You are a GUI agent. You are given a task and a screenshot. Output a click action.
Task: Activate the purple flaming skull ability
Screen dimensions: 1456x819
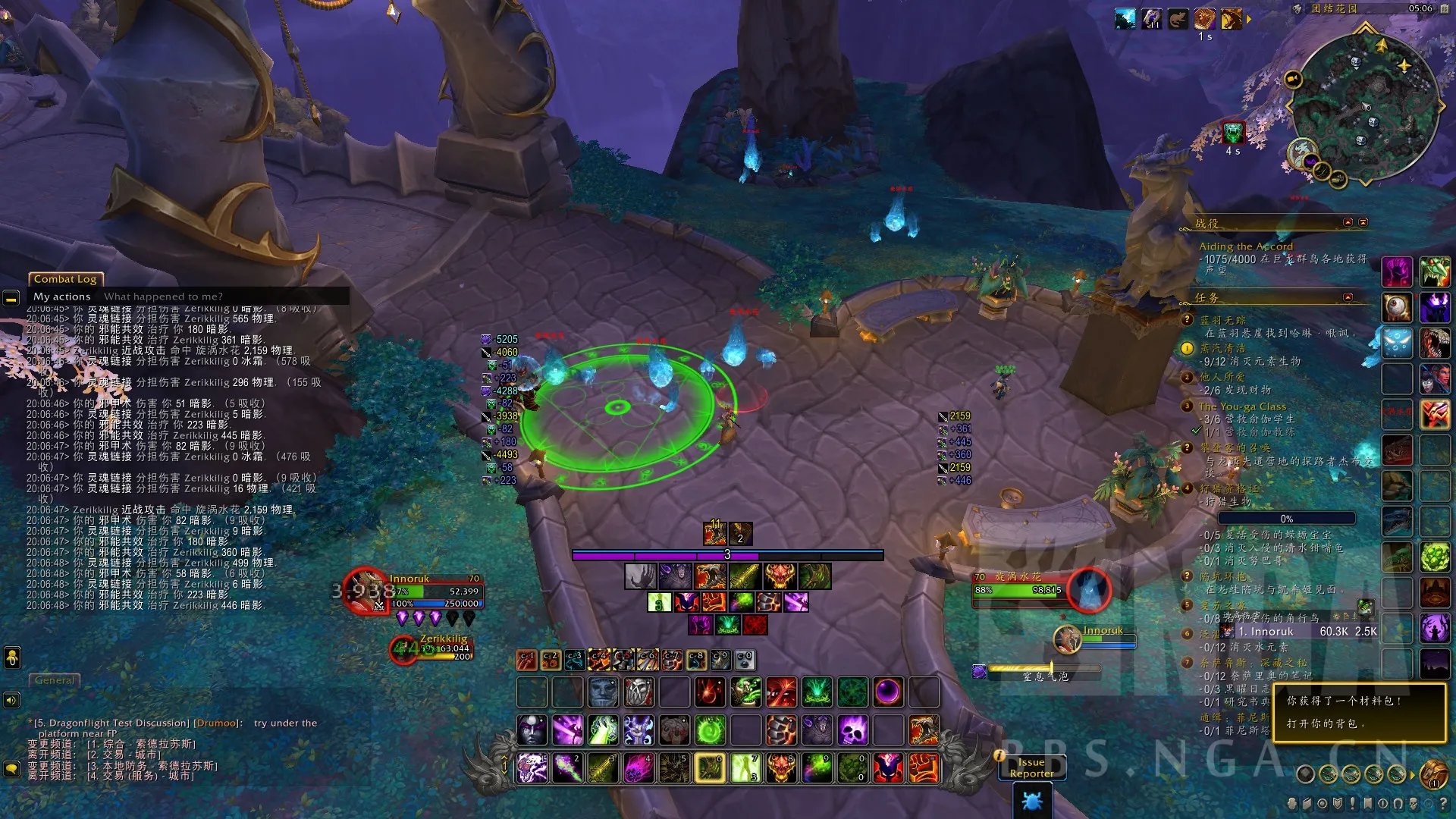click(x=852, y=730)
